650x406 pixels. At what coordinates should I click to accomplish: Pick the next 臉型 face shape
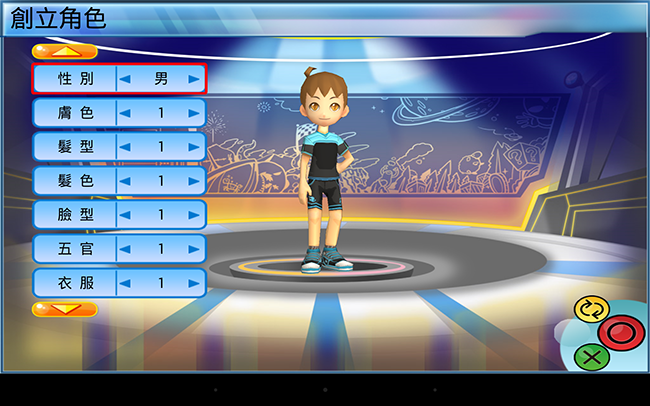tap(194, 215)
